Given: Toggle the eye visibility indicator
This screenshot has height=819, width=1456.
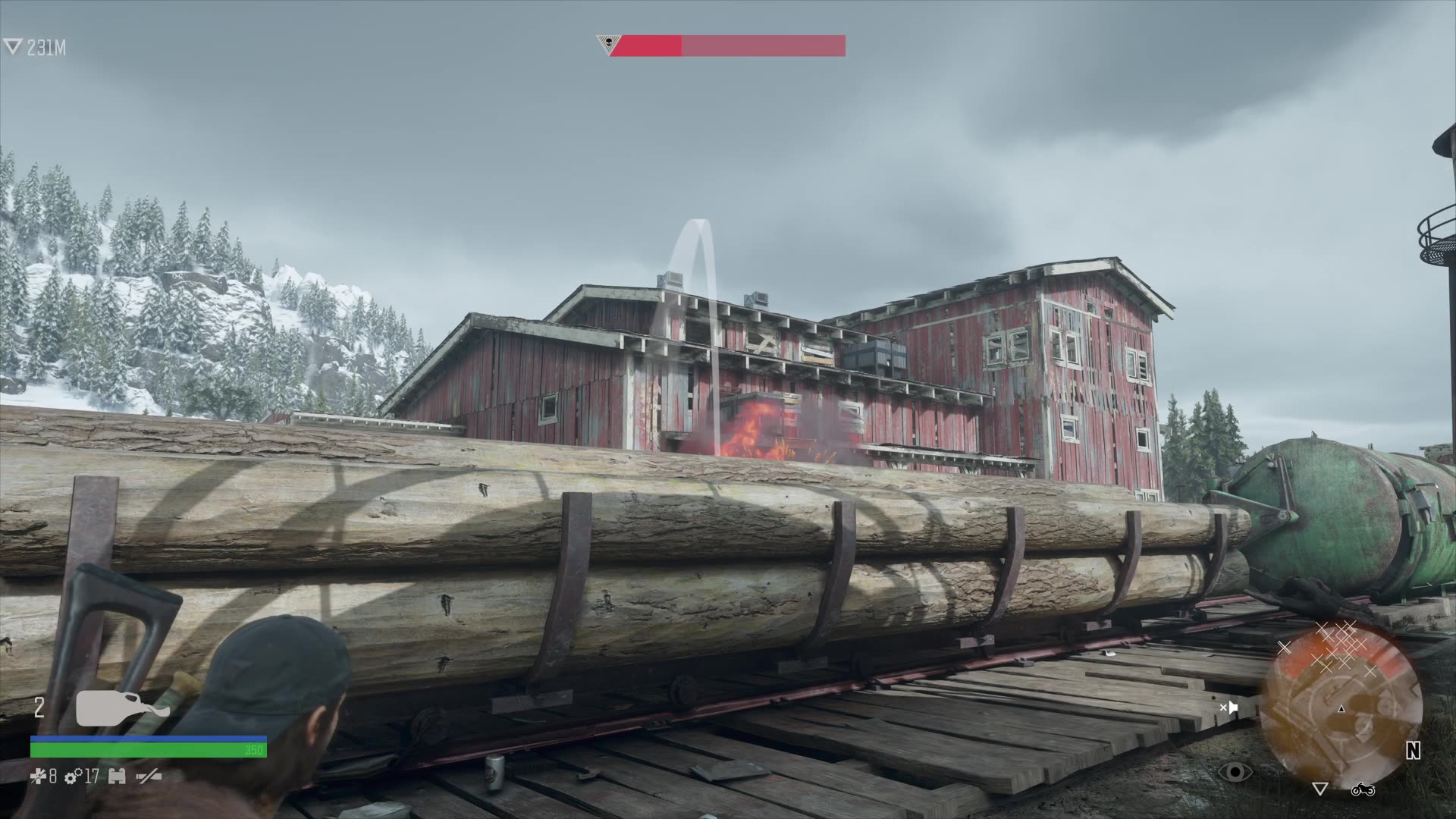Looking at the screenshot, I should (1236, 772).
